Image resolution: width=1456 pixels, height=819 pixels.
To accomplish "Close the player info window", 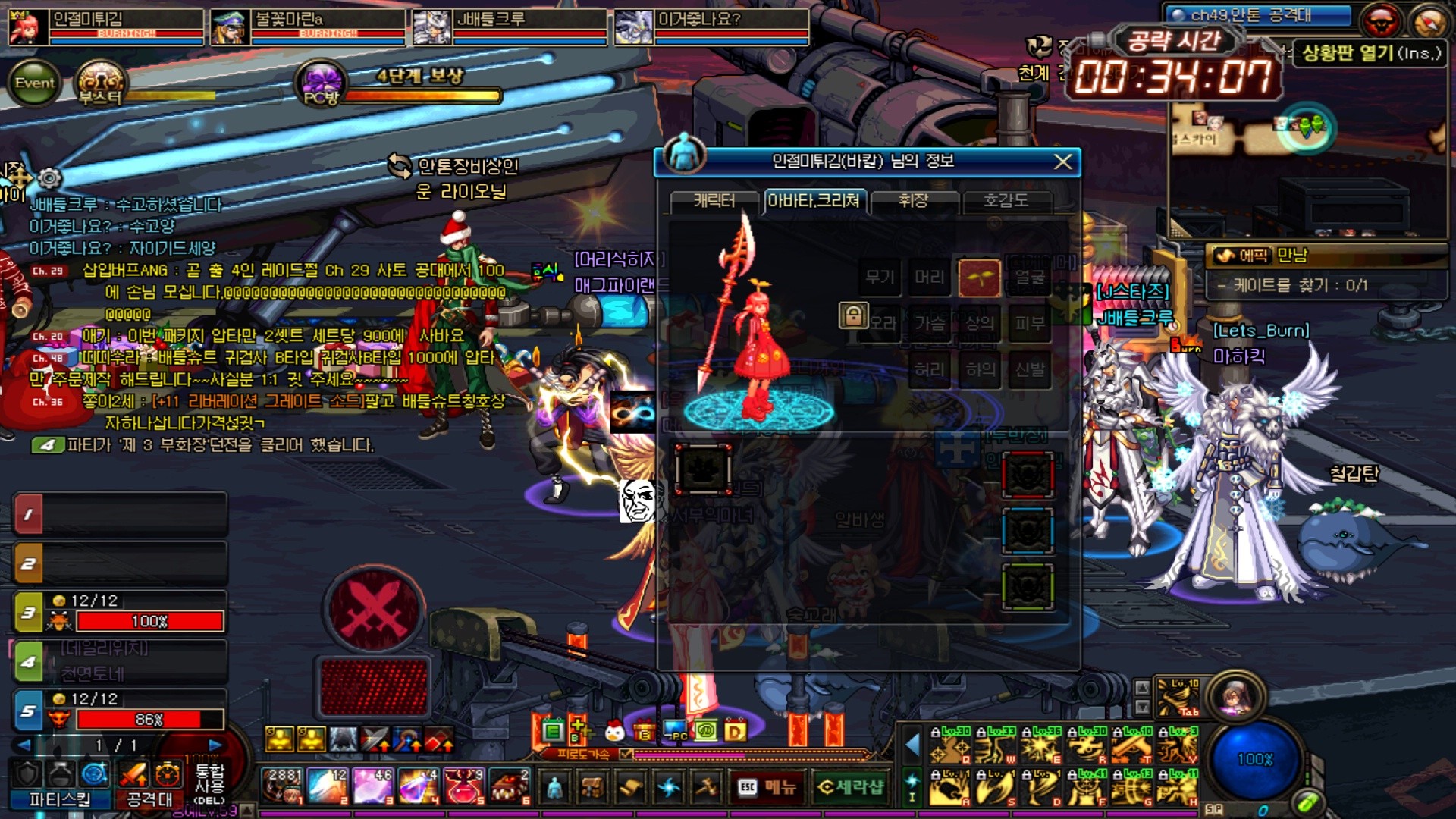I will point(1063,162).
